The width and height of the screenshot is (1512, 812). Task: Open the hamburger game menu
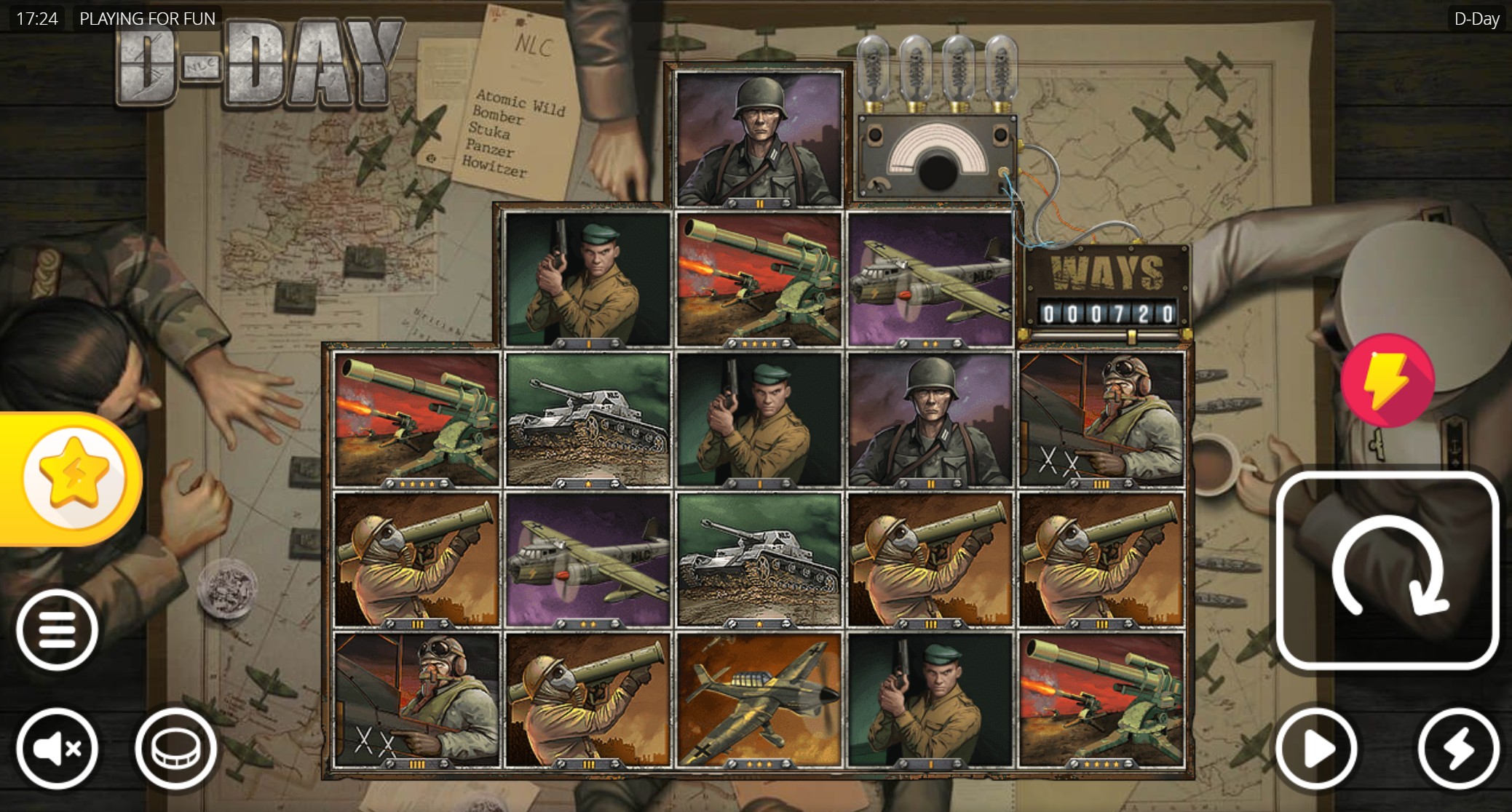(x=58, y=628)
